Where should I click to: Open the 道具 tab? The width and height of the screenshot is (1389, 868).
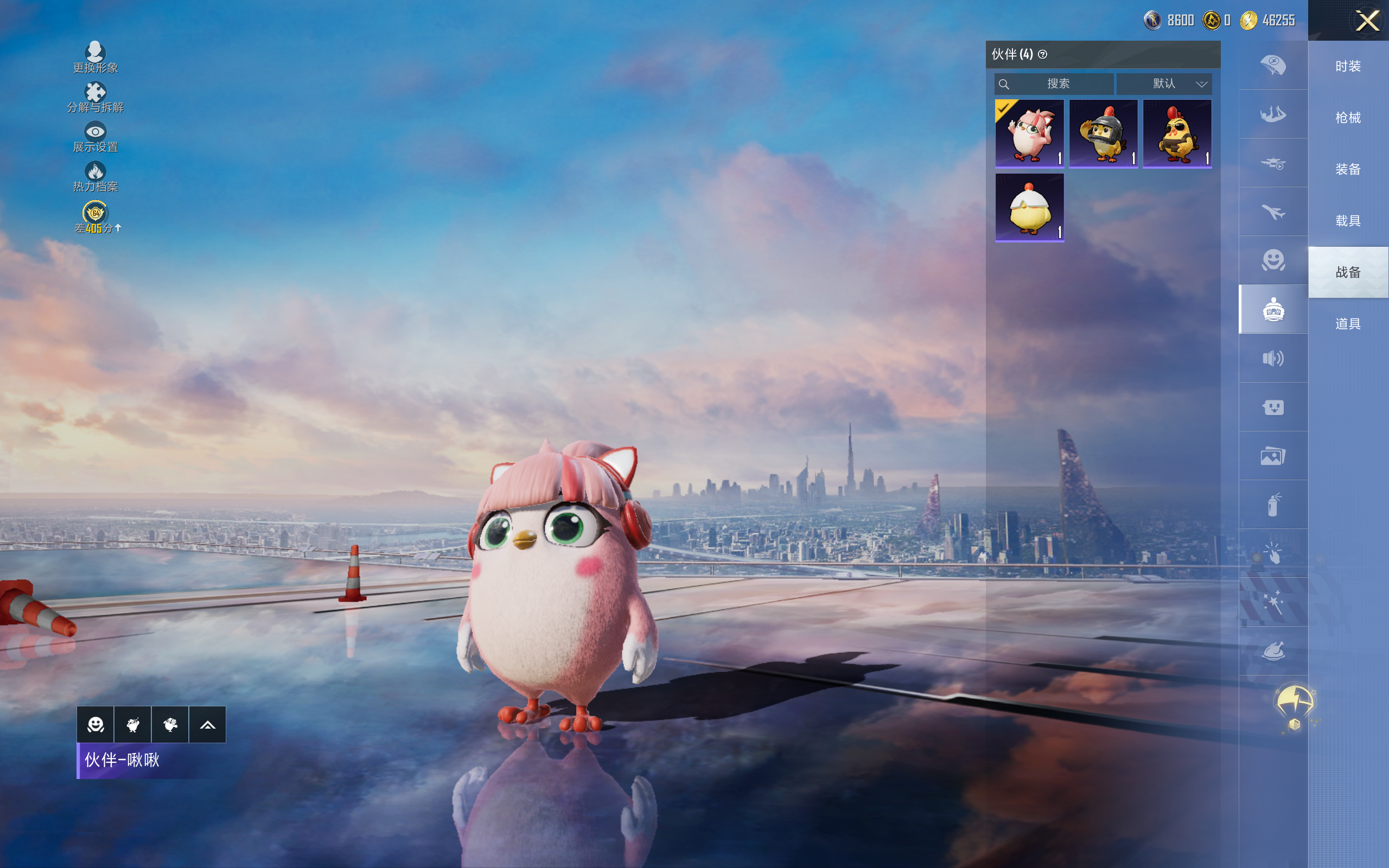1348,324
